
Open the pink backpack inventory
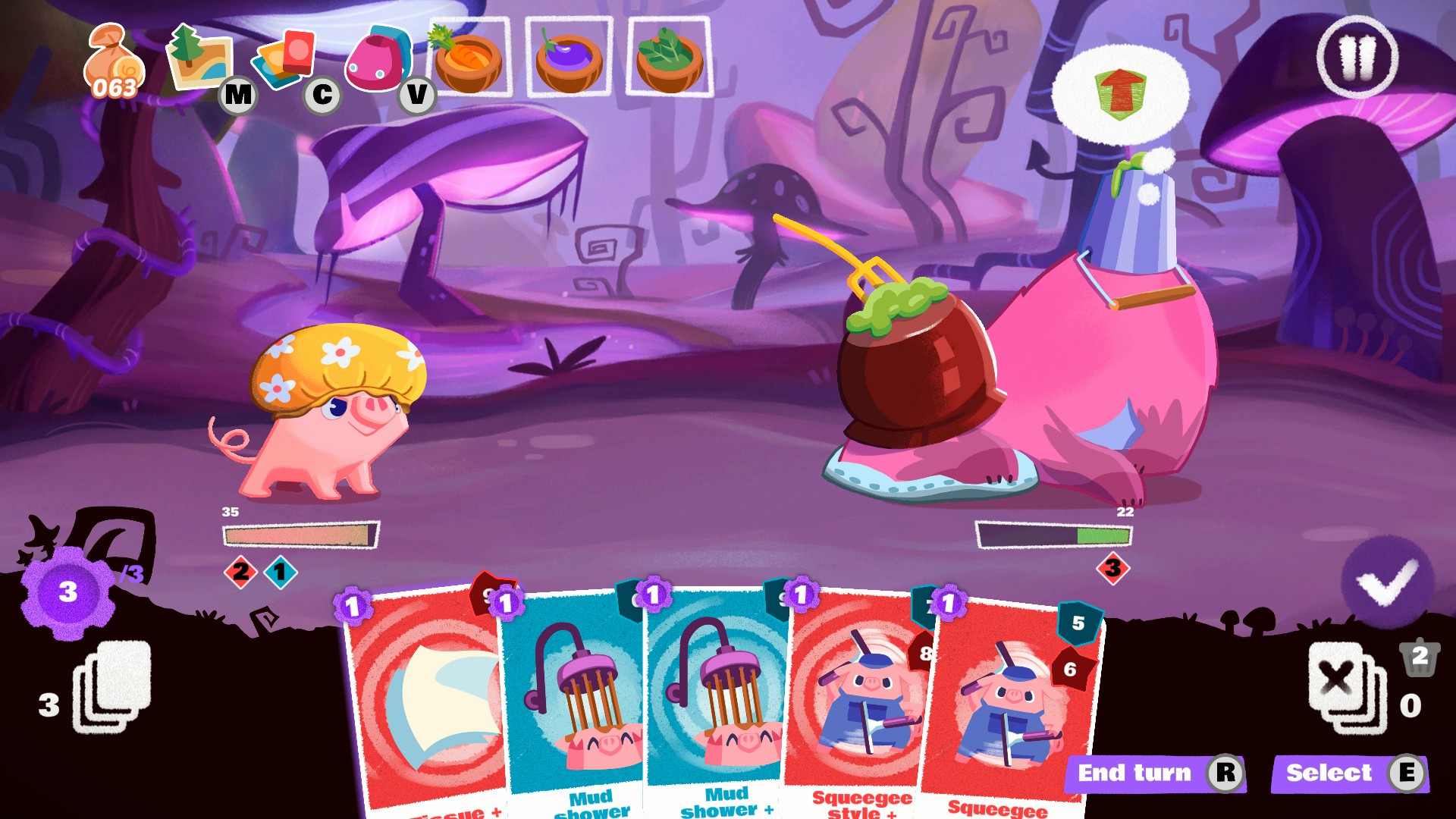pos(377,59)
